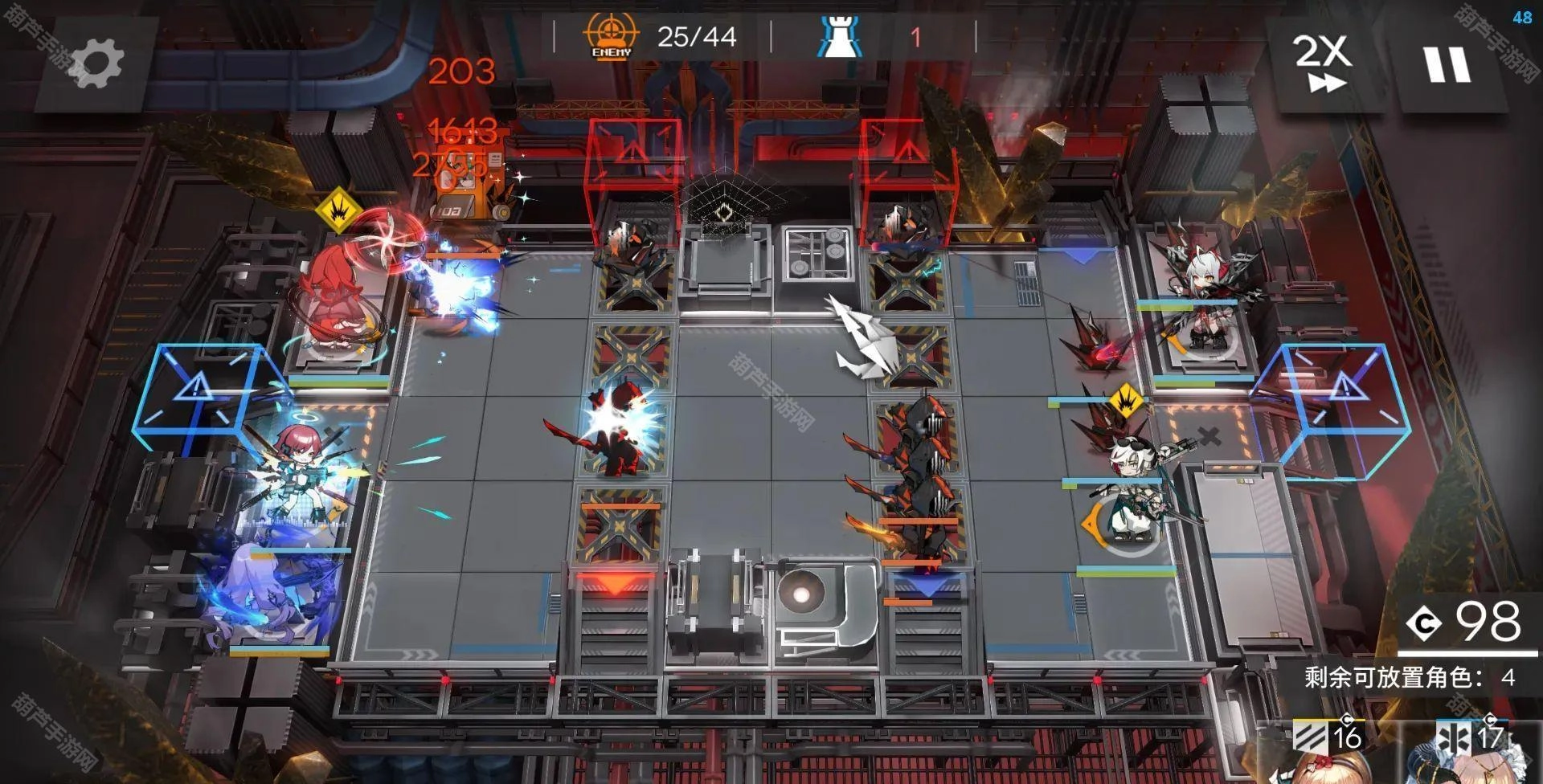Image resolution: width=1543 pixels, height=784 pixels.
Task: Pause the battle
Action: tap(1447, 64)
